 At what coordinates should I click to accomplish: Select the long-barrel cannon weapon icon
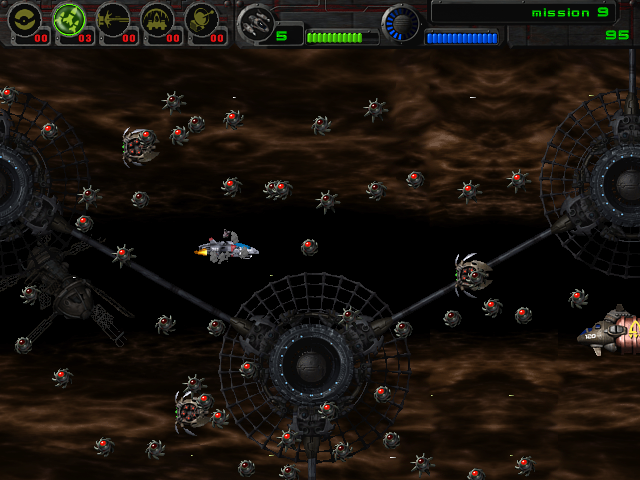[114, 19]
